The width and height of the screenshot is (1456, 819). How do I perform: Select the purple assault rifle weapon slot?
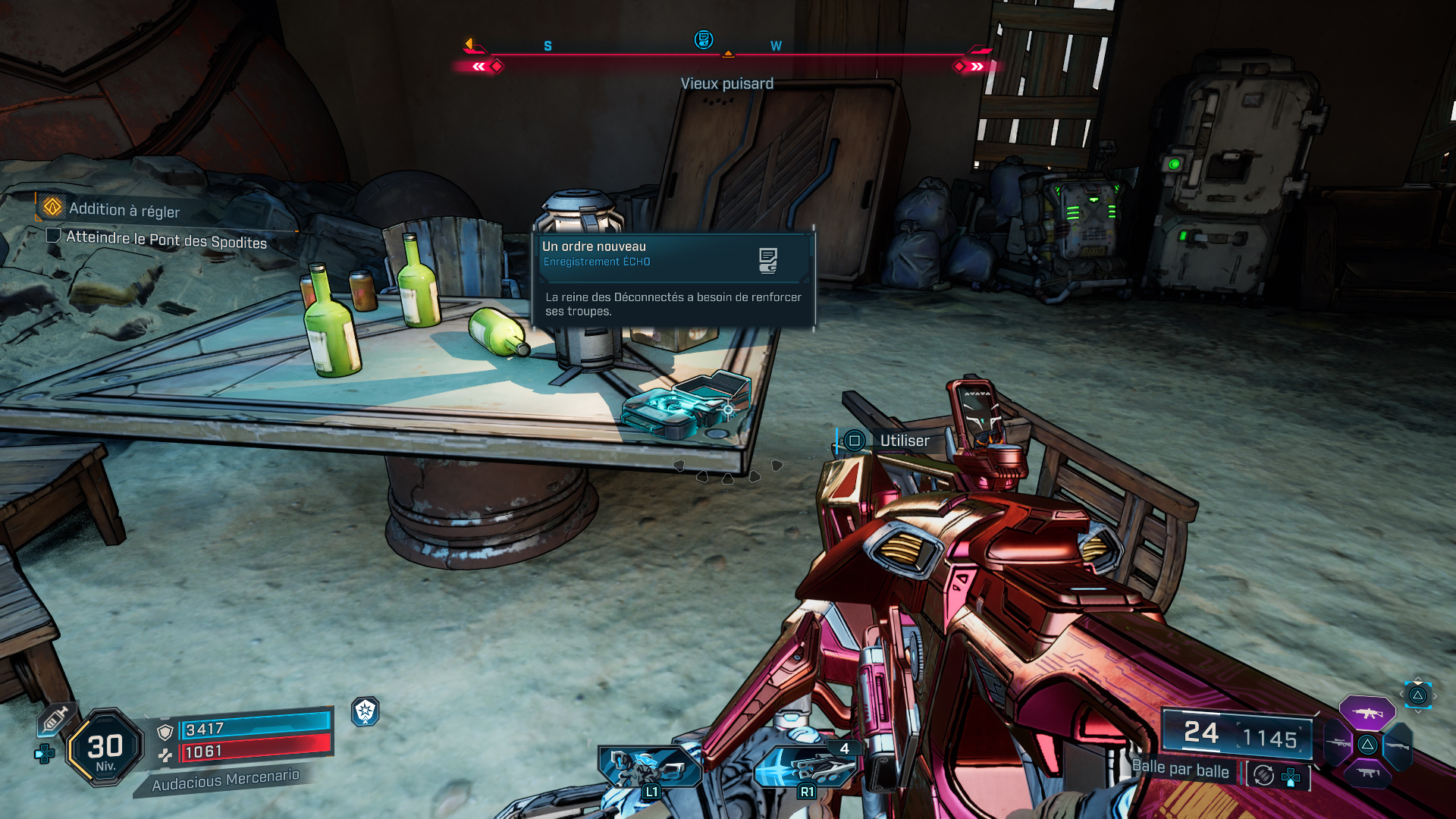pos(1367,713)
